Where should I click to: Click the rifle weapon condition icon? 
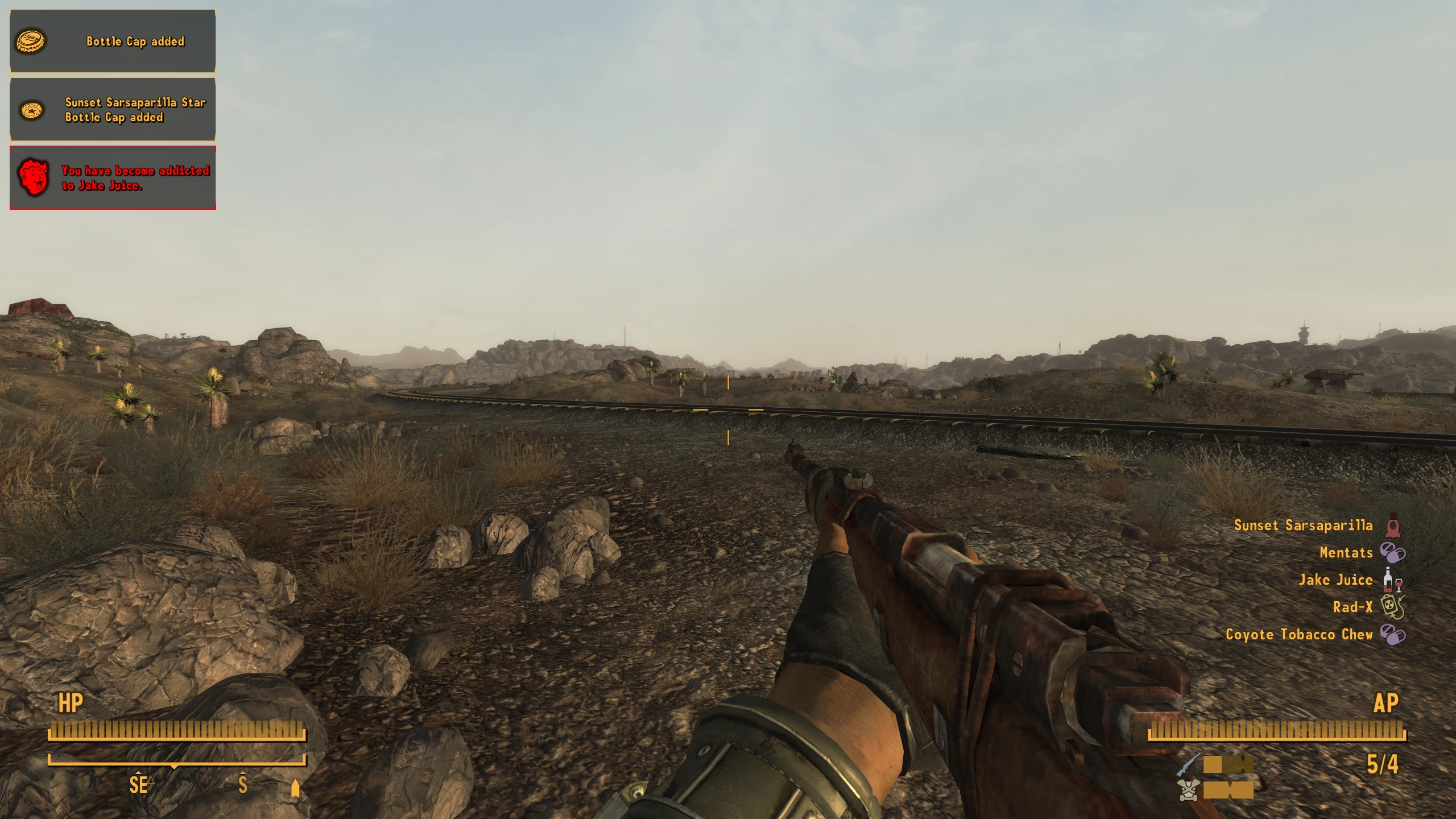click(x=1189, y=764)
